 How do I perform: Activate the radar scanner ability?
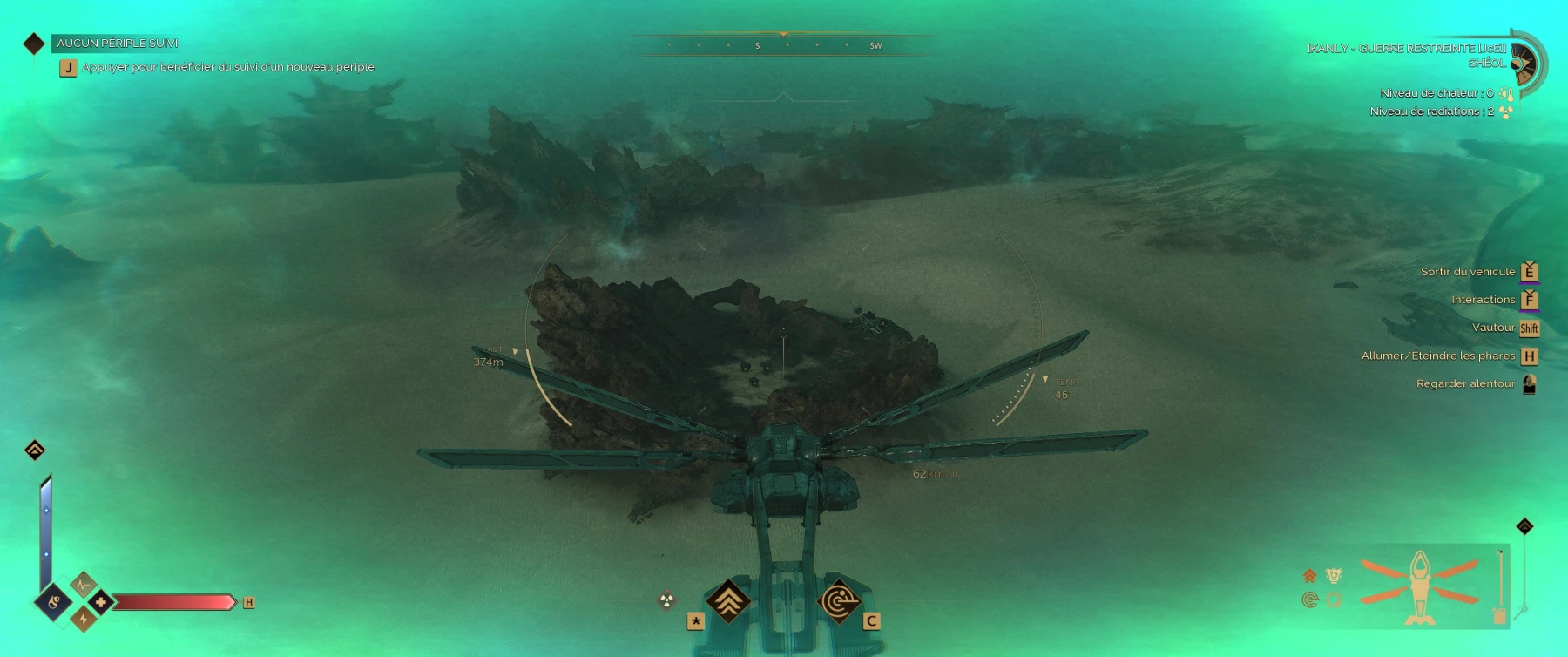click(839, 601)
